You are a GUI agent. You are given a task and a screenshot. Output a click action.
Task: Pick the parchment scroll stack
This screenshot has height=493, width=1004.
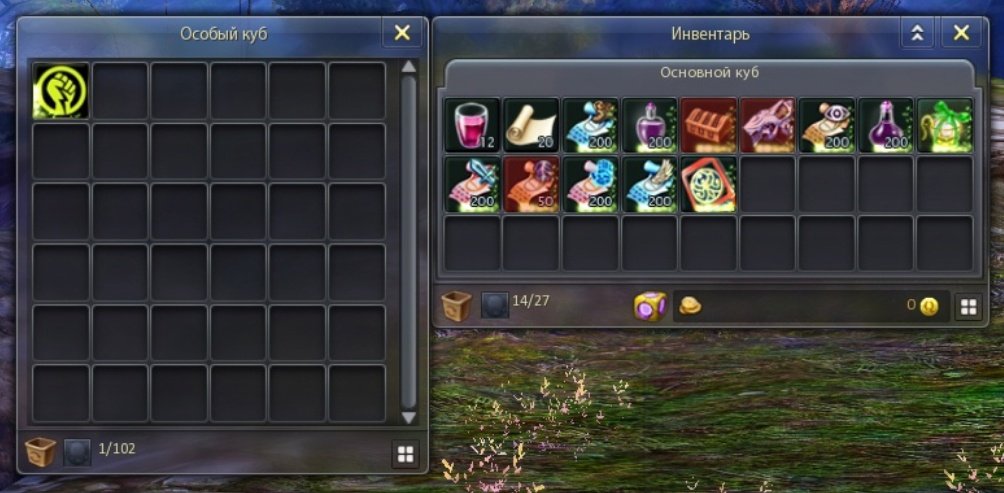(x=531, y=125)
